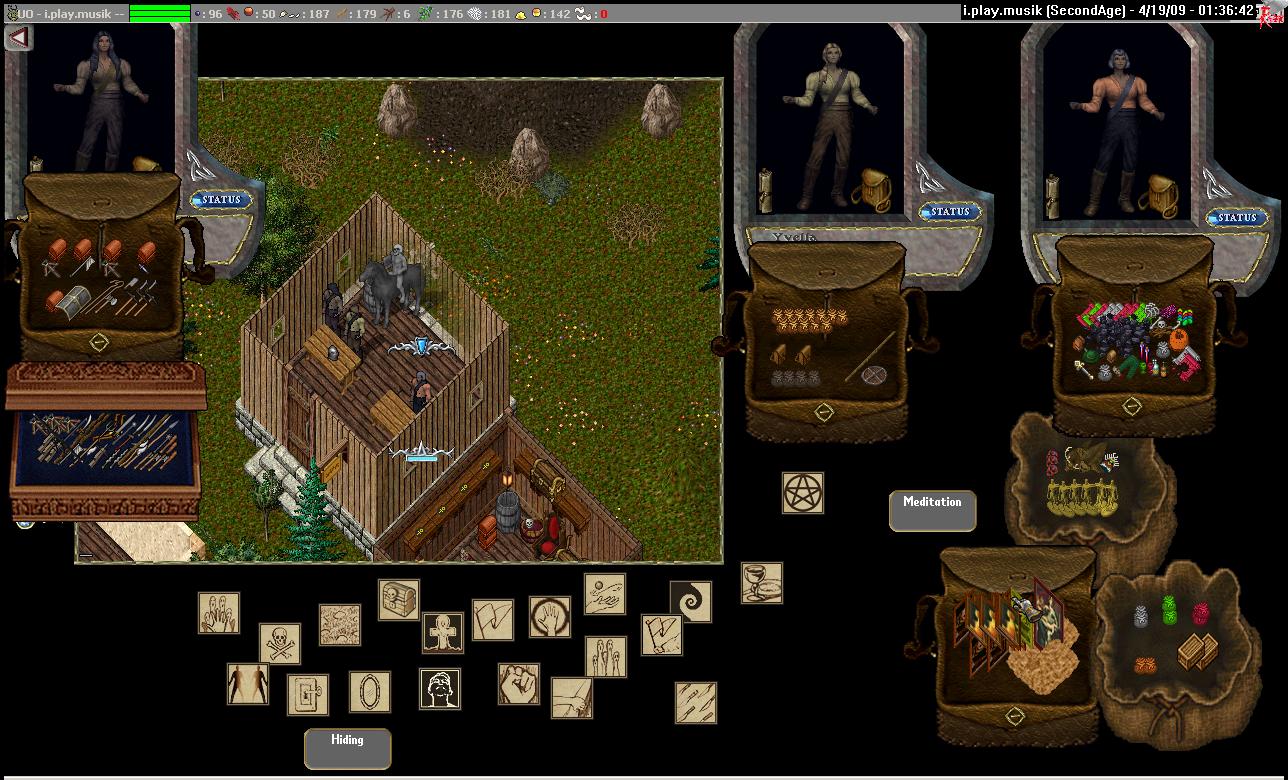
Task: Activate the black spiral spell icon
Action: [690, 602]
